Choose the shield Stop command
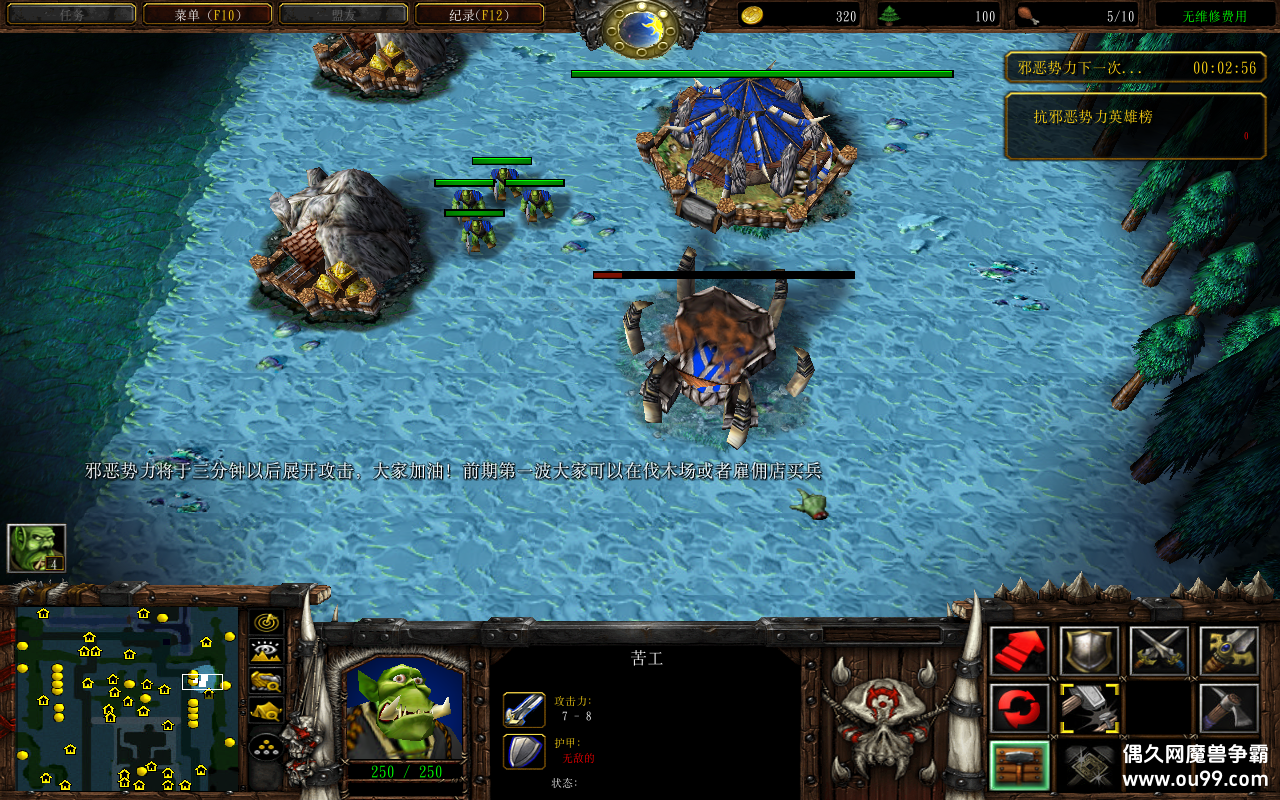 1089,651
